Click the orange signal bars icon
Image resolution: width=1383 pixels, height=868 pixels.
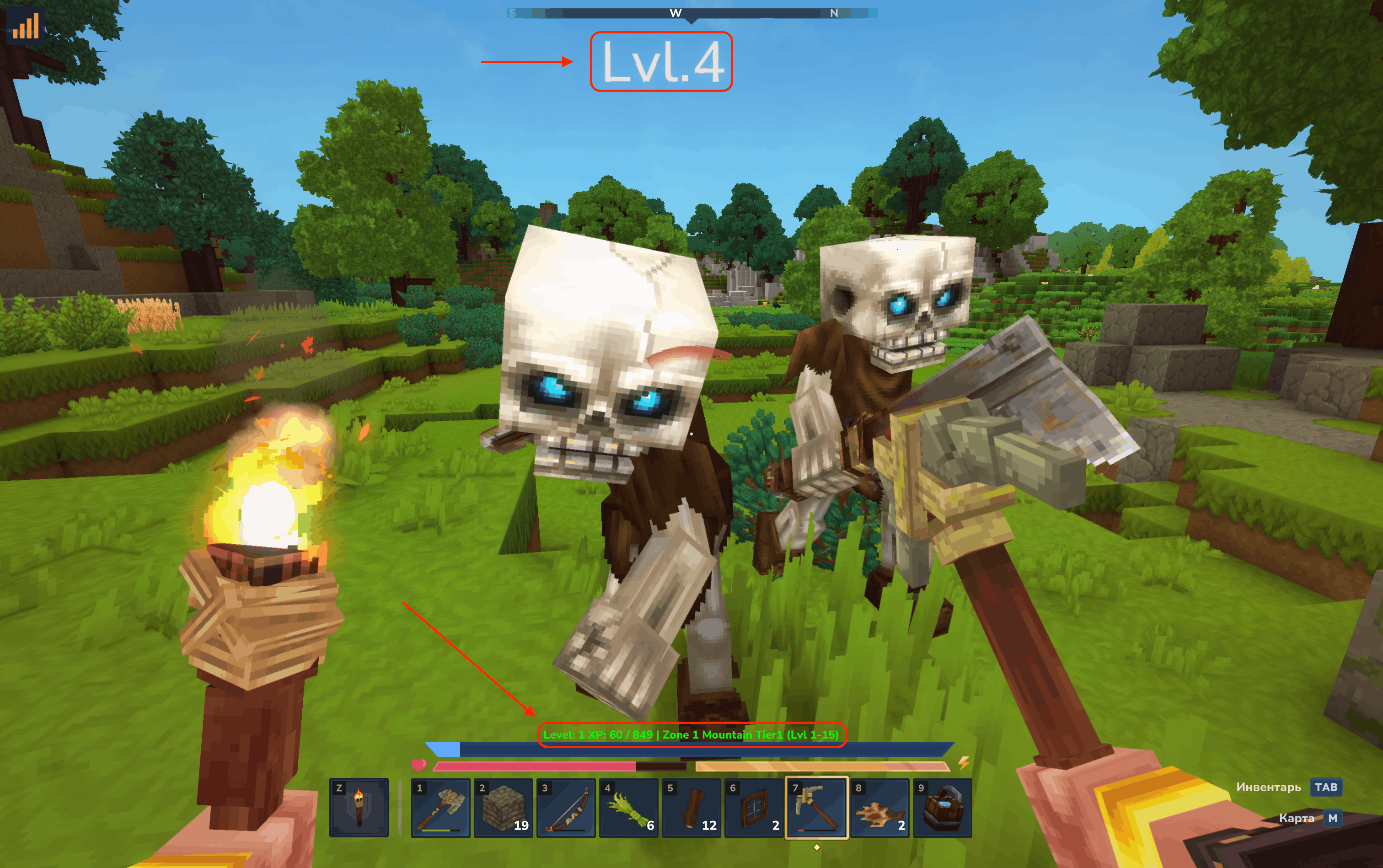[25, 26]
